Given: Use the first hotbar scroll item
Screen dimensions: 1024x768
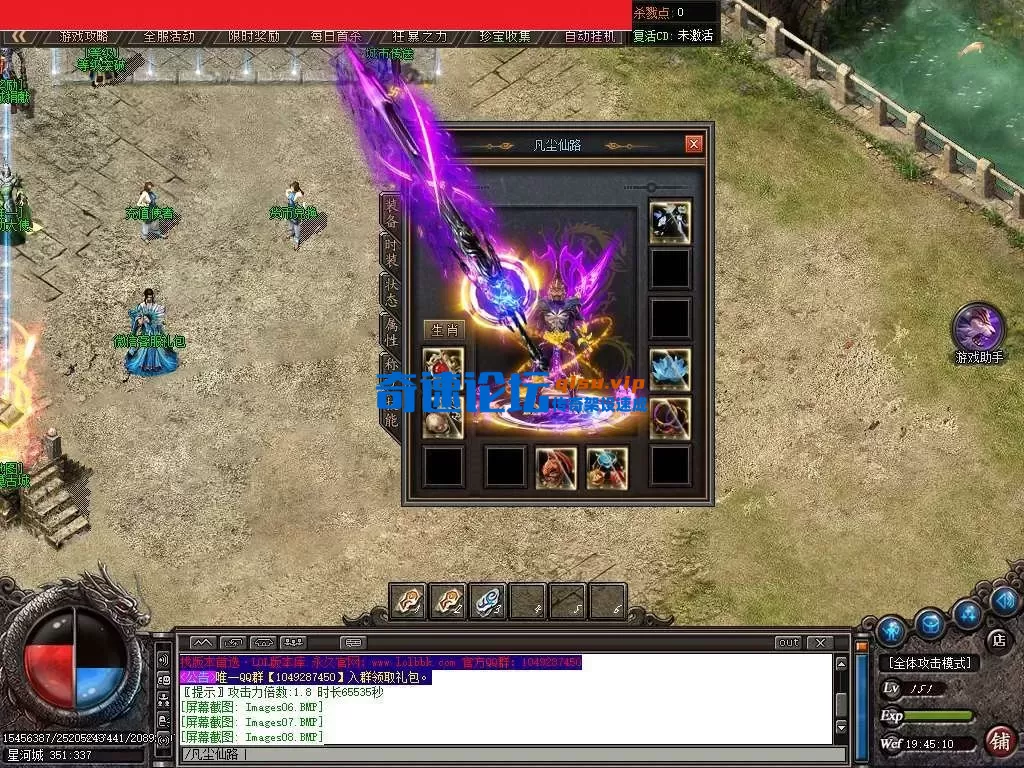Looking at the screenshot, I should point(407,601).
